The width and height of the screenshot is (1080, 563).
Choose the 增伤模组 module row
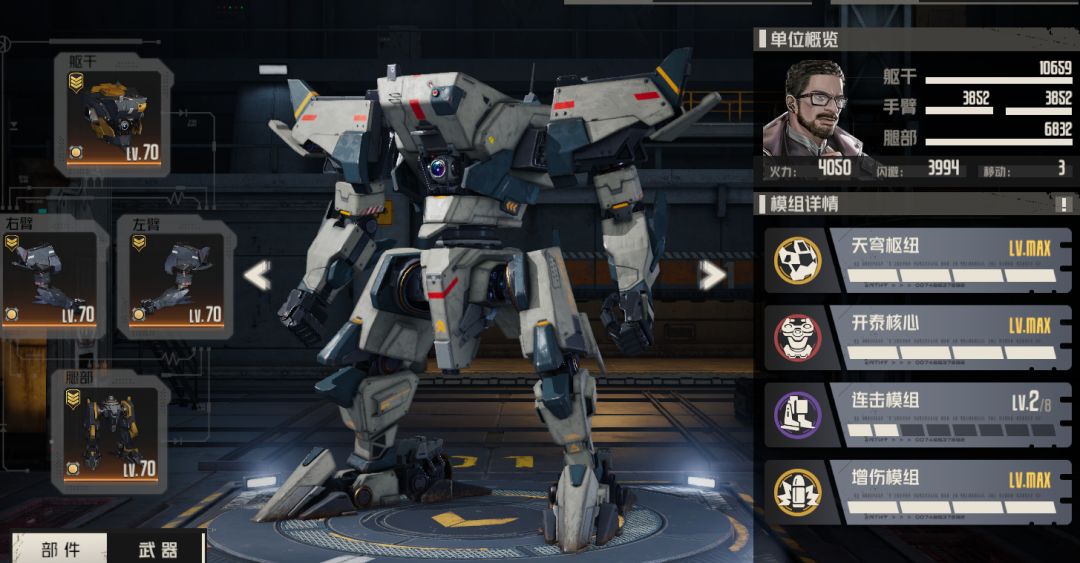[x=917, y=491]
